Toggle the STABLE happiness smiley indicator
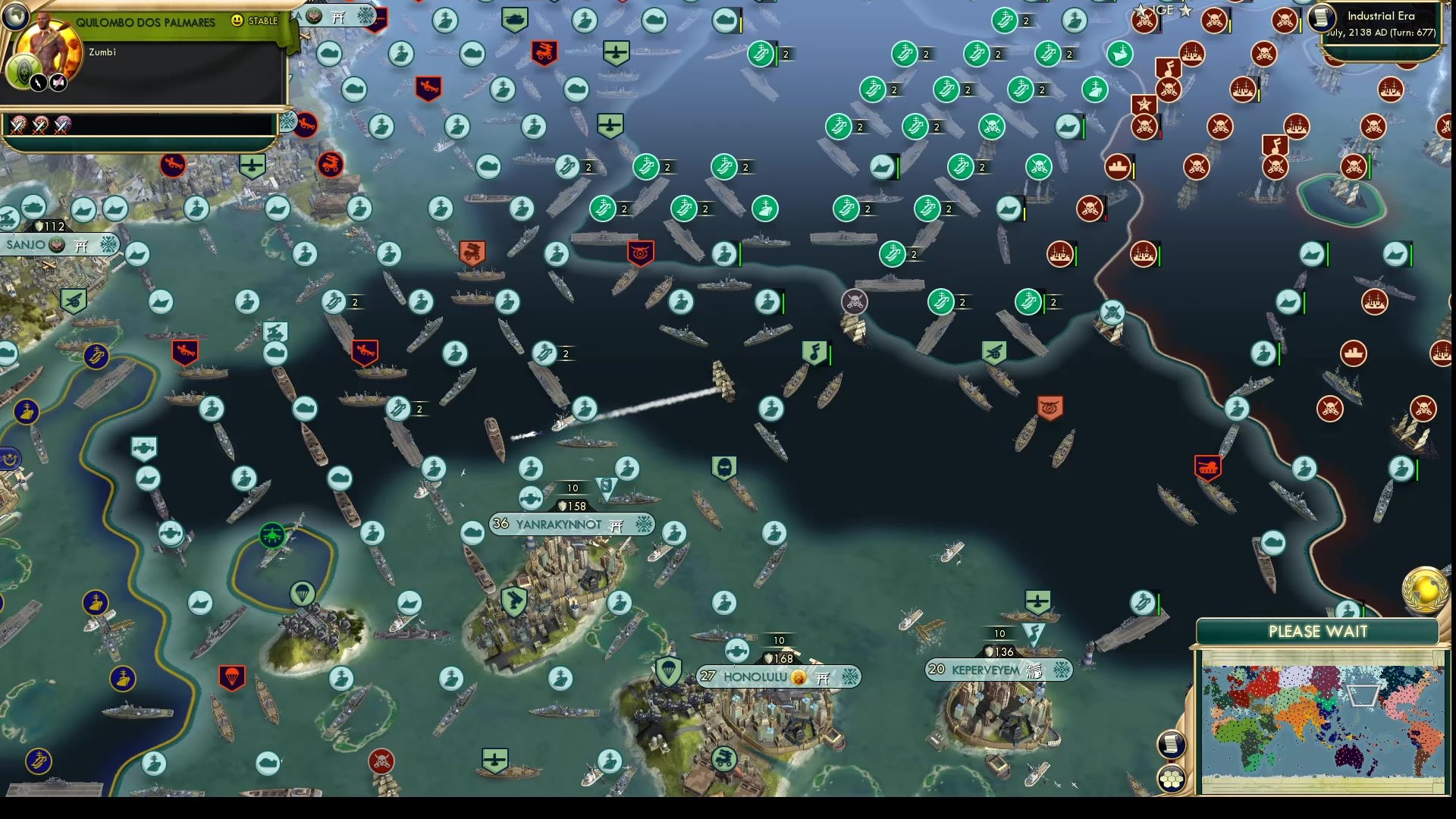This screenshot has height=819, width=1456. point(237,20)
